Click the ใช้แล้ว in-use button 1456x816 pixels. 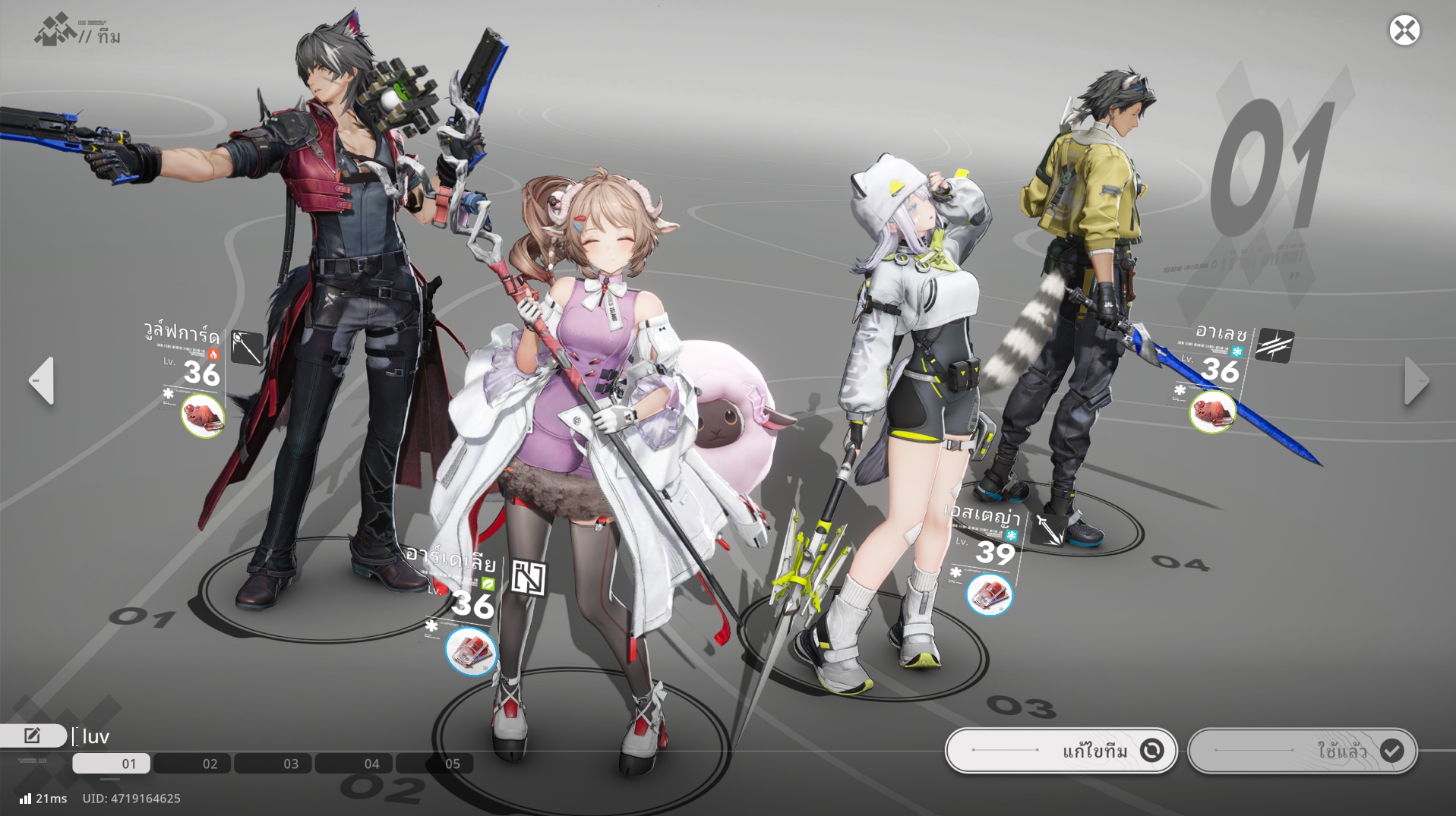pos(1303,751)
